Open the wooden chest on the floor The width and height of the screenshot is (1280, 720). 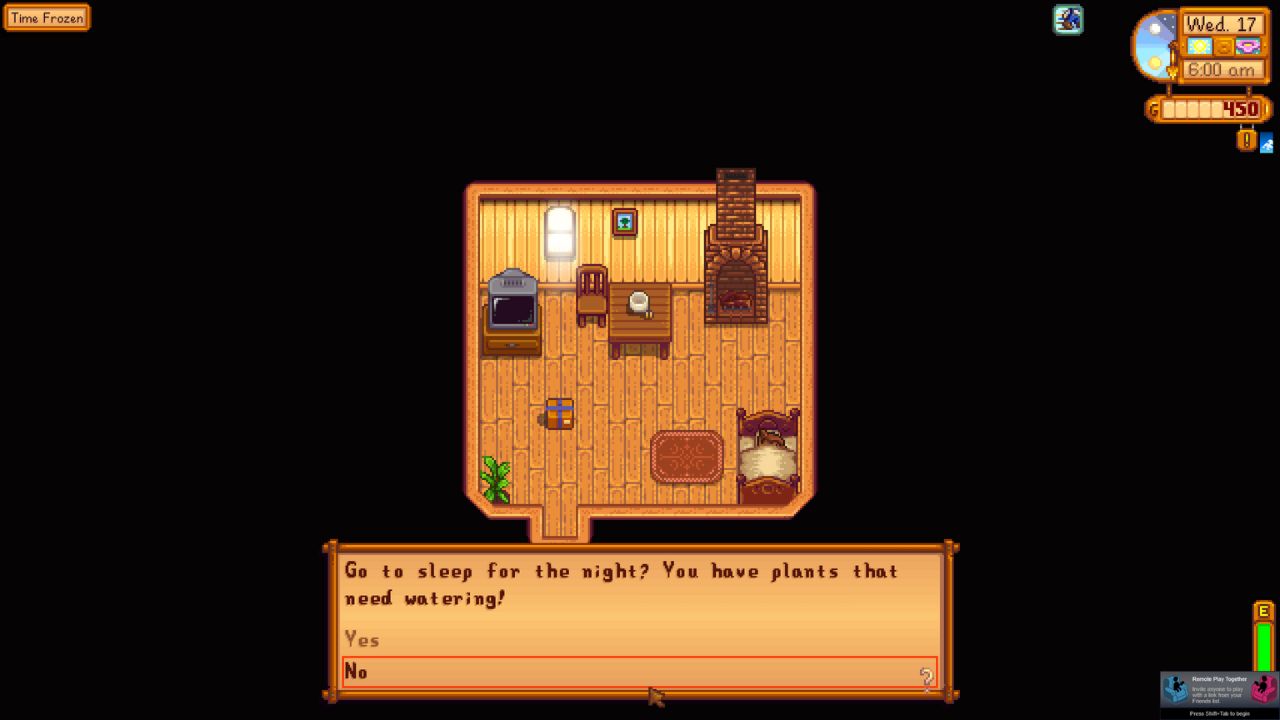558,413
